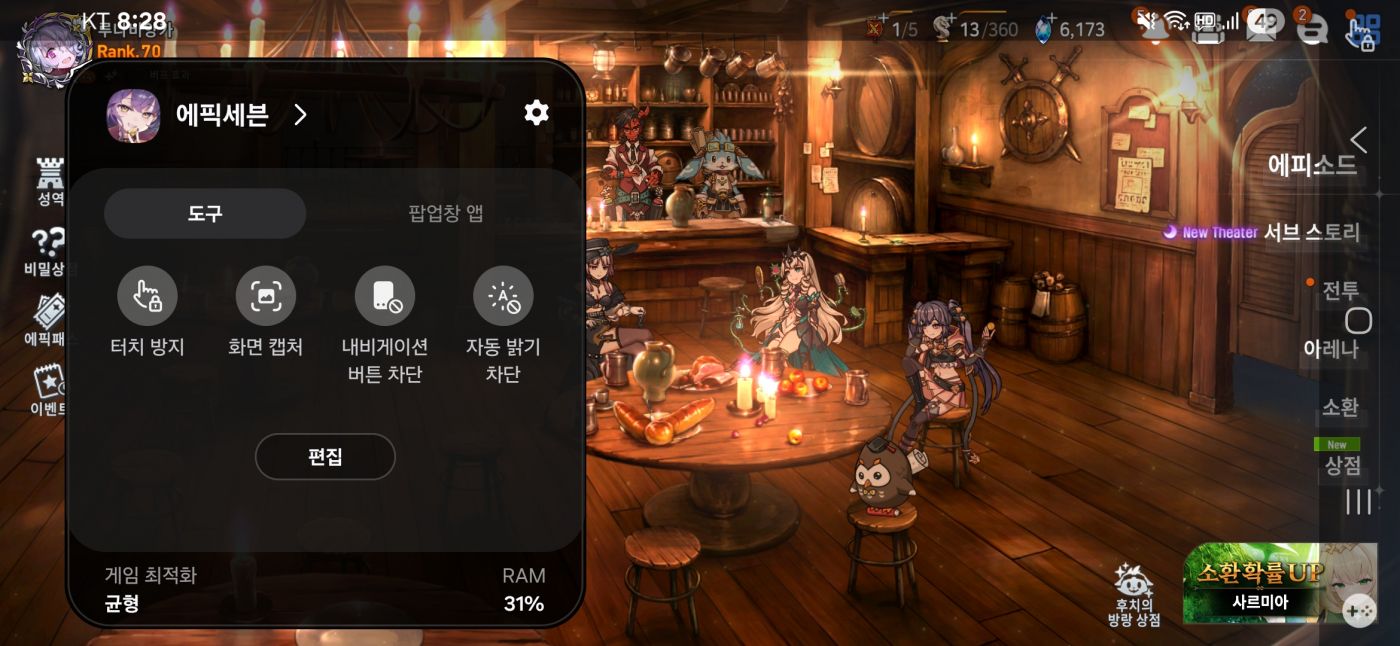Image resolution: width=1400 pixels, height=646 pixels.
Task: Open the 에피소드 menu
Action: (x=1311, y=165)
